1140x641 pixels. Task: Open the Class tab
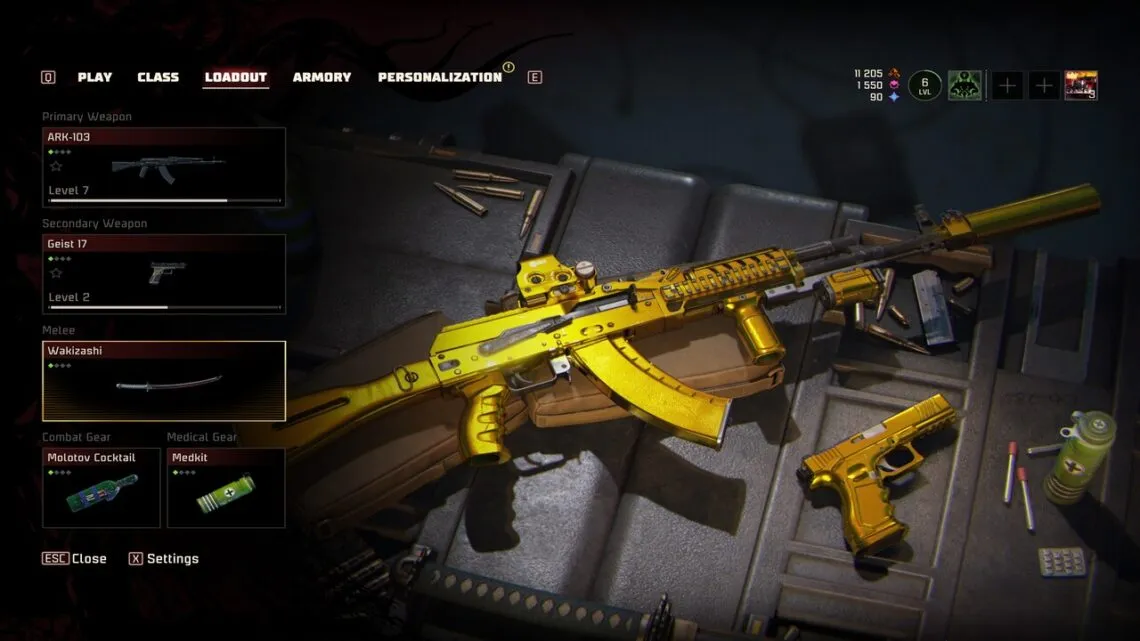click(158, 77)
